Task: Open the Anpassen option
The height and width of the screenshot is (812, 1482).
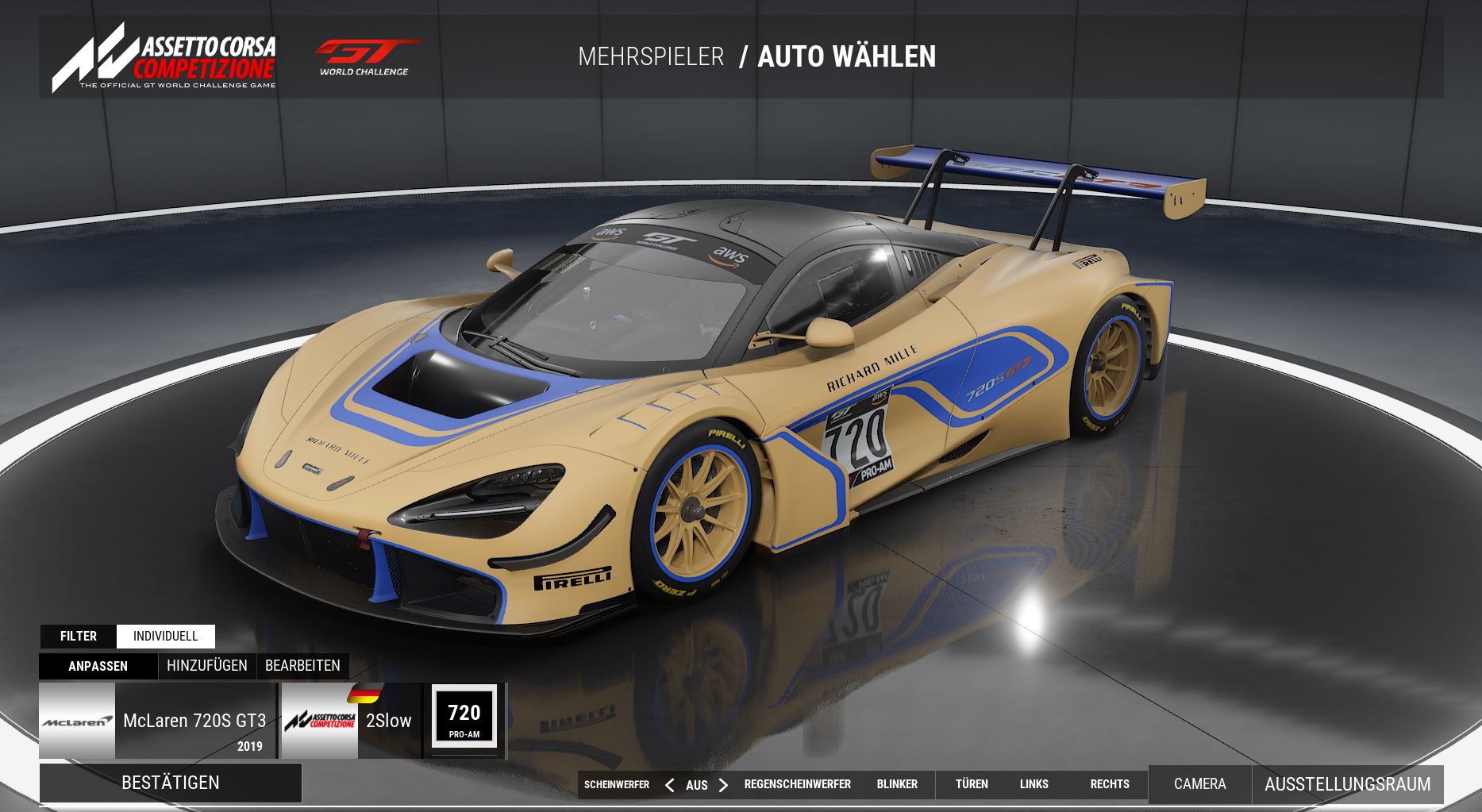Action: pos(98,666)
